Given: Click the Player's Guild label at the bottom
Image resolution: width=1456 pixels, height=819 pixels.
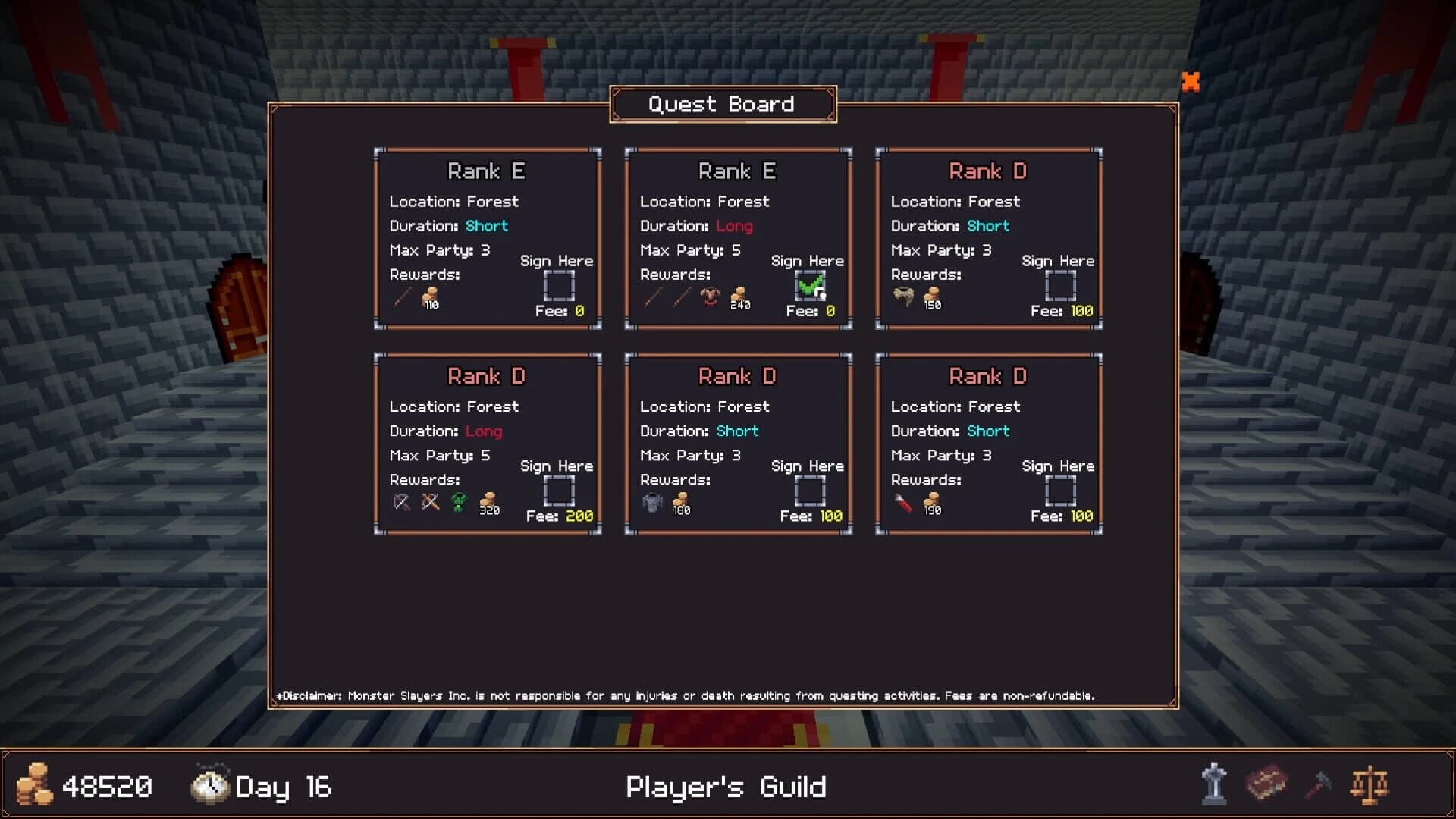Looking at the screenshot, I should click(x=726, y=786).
